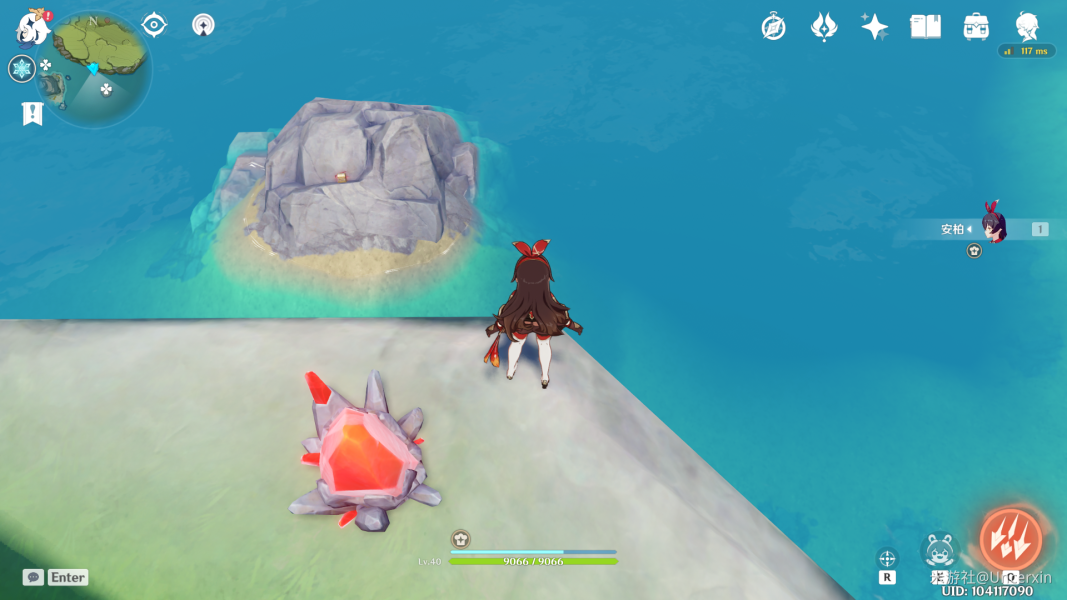Activate the elemental sight eye icon
Viewport: 1067px width, 600px height.
pos(154,25)
